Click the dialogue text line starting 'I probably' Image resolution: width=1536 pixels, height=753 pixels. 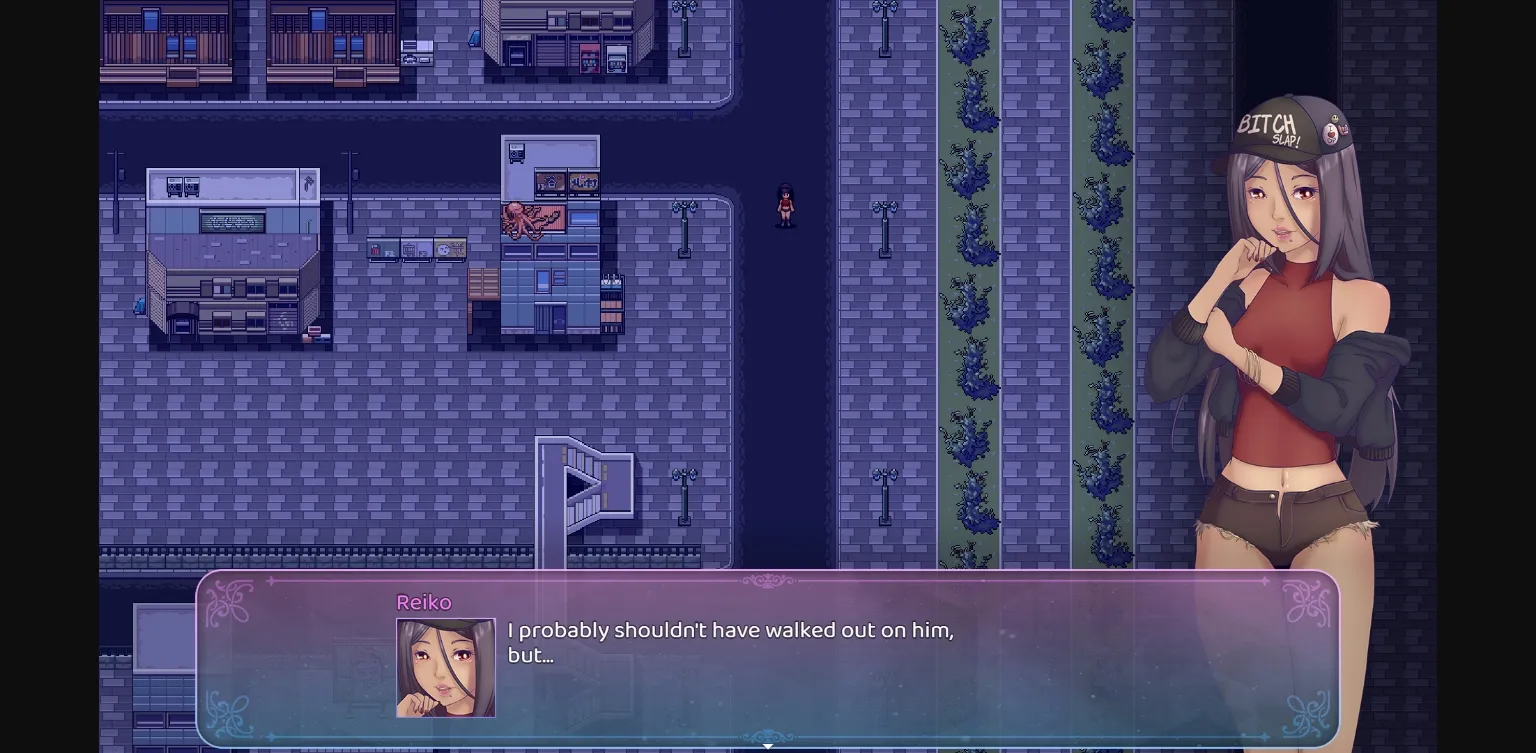tap(730, 631)
